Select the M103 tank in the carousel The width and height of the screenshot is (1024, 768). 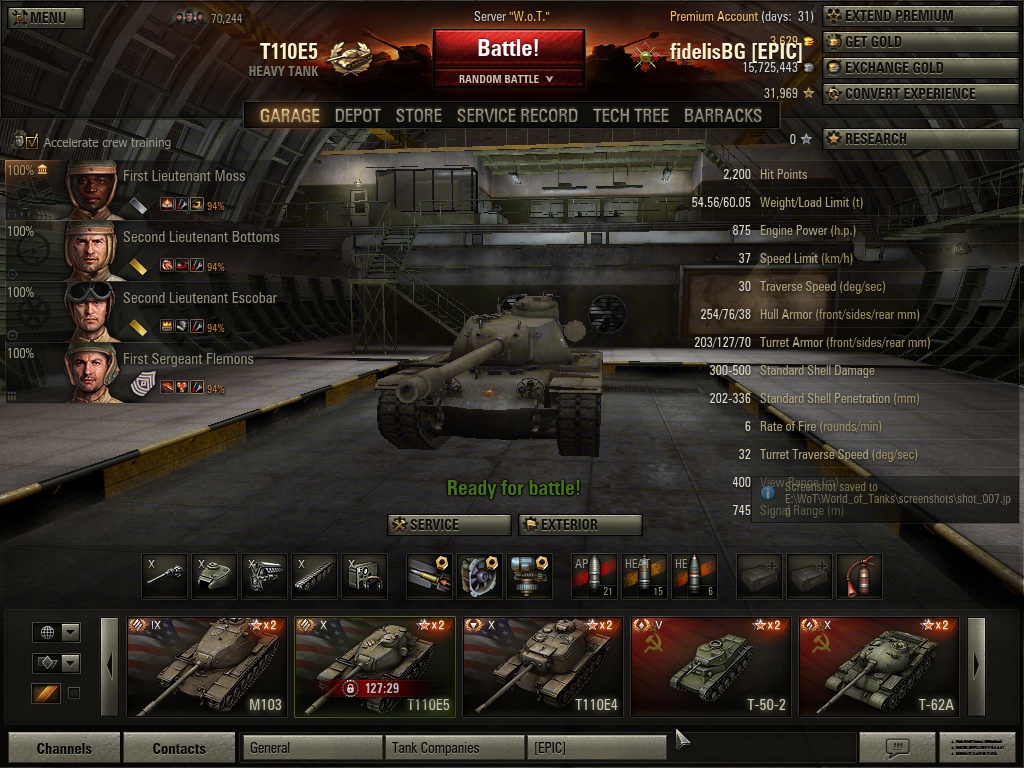click(206, 666)
